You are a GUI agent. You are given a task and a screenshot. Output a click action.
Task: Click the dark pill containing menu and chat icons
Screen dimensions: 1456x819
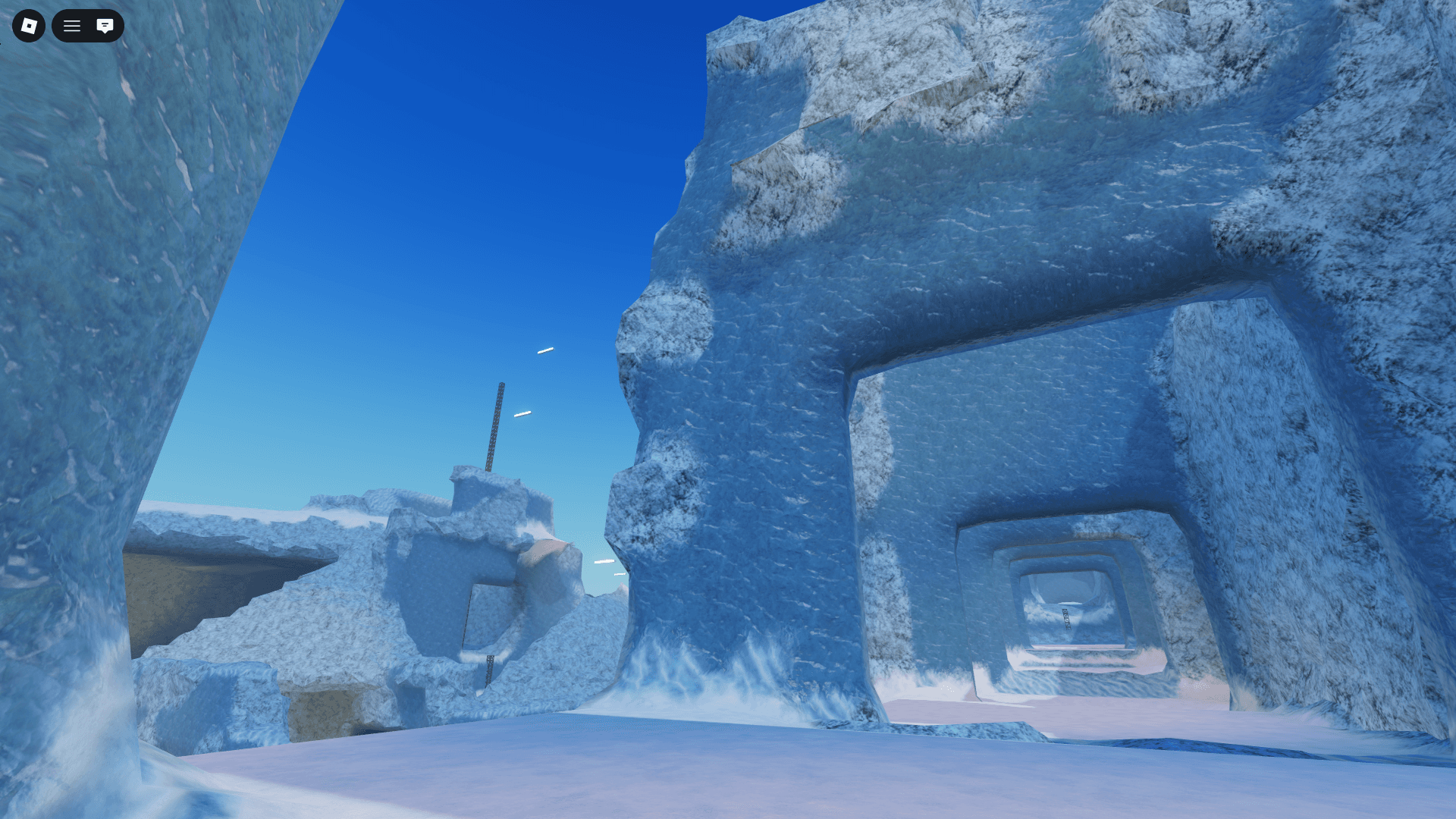[x=88, y=25]
